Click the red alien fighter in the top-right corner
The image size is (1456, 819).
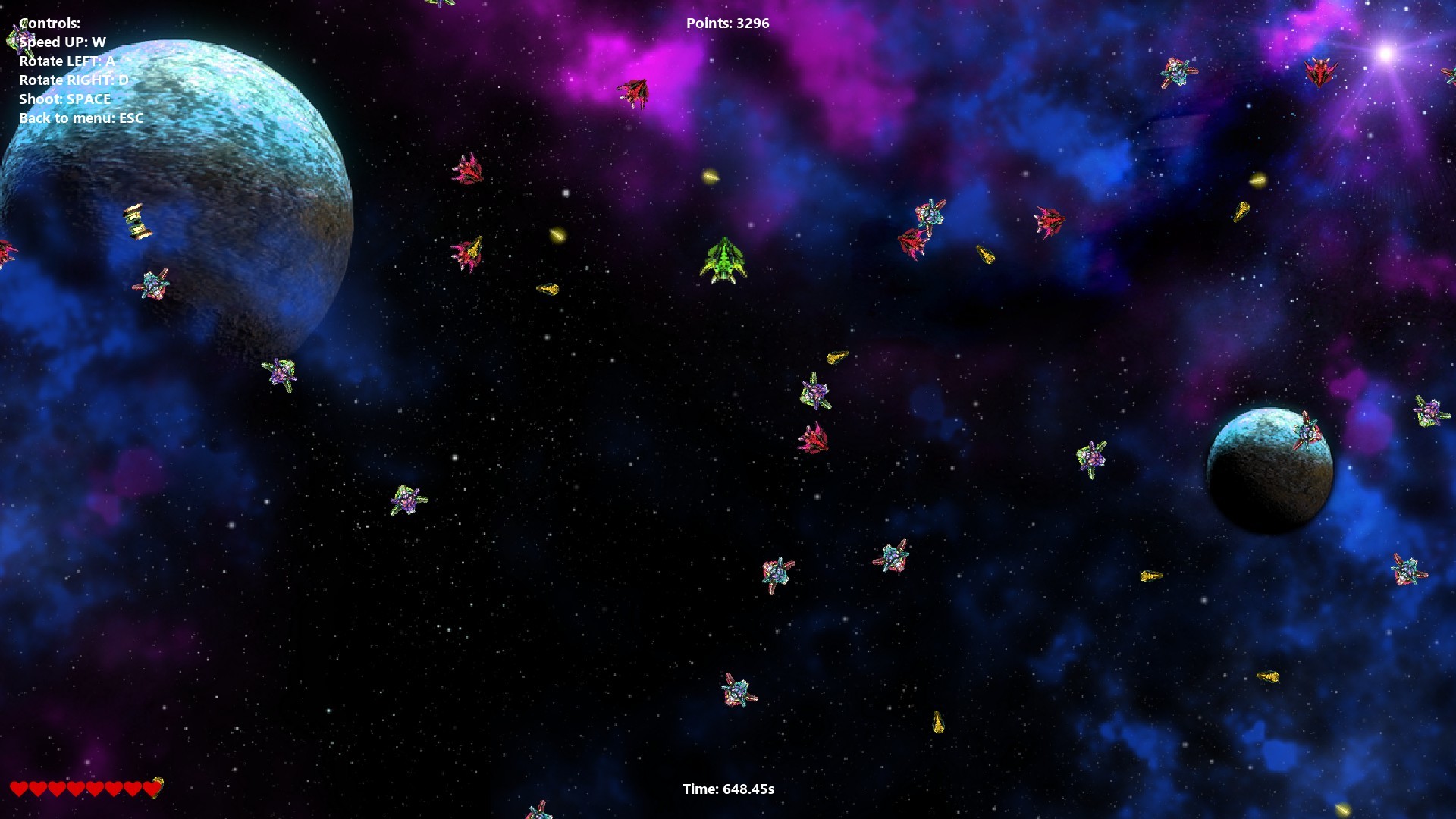click(x=1323, y=73)
